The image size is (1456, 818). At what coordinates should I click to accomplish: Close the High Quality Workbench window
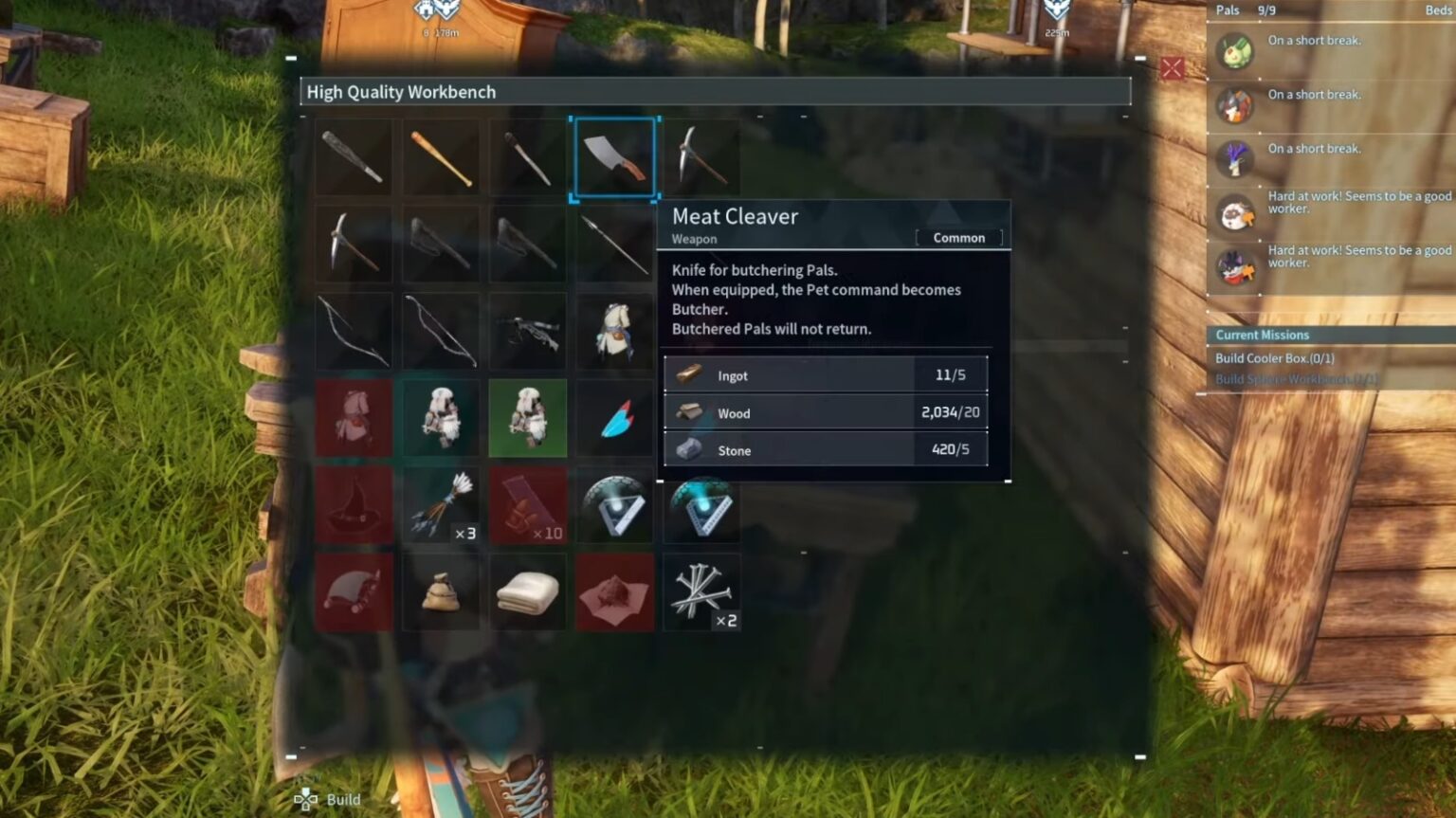tap(1172, 68)
